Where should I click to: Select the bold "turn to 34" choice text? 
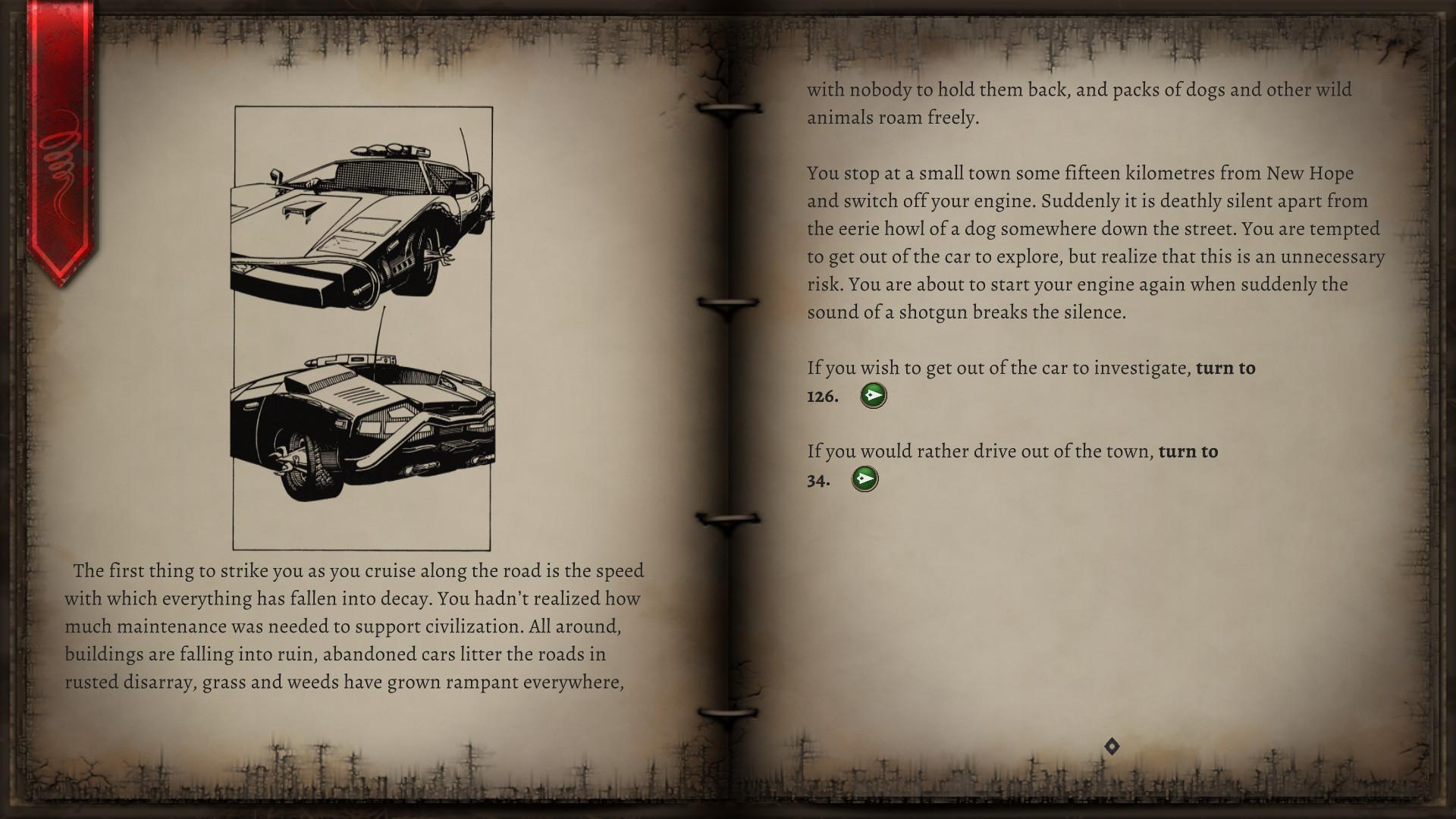pos(1187,450)
